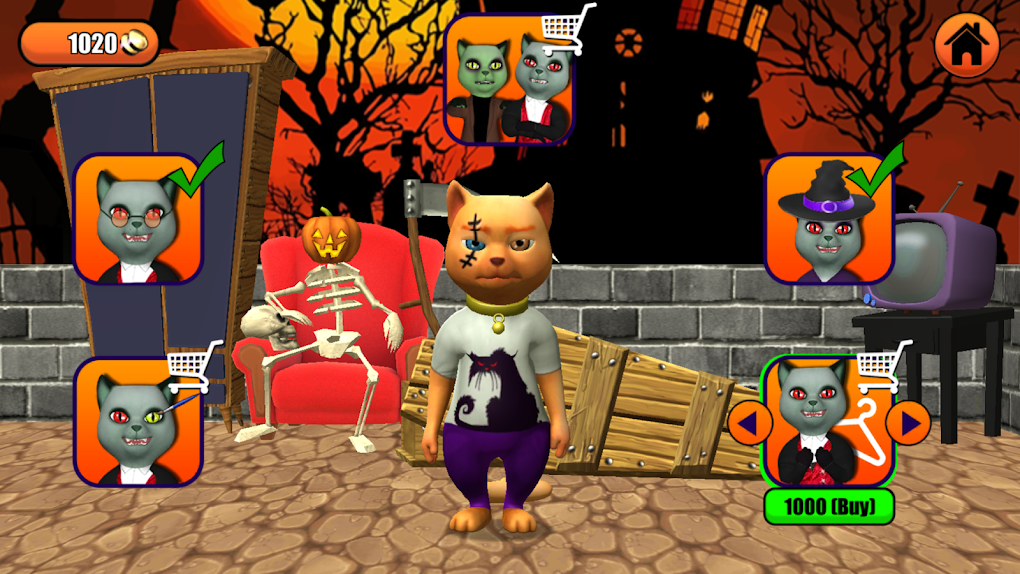Select the vampire outfit tile with hanger

click(828, 422)
